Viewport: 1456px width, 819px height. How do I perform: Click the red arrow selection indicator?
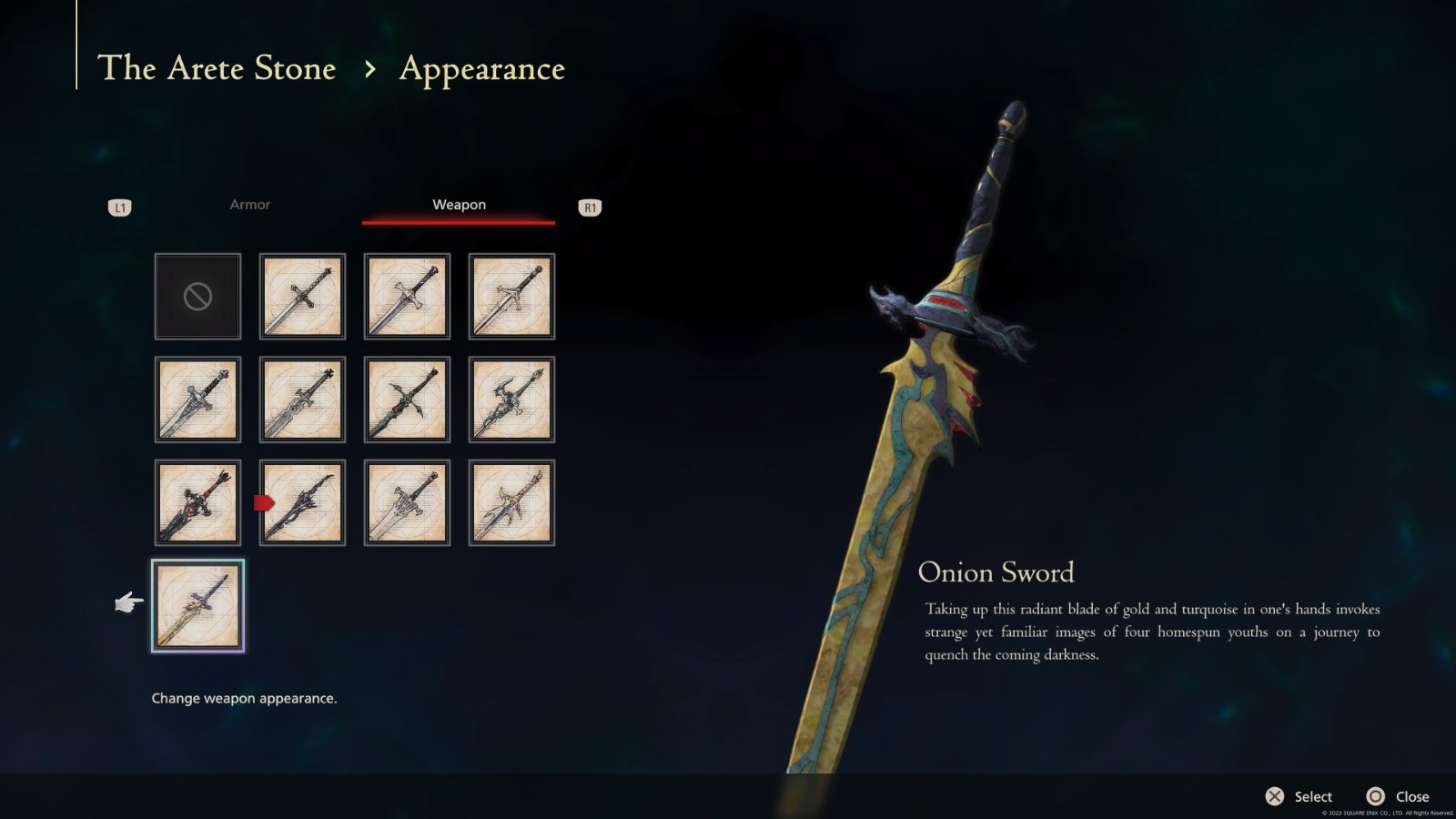[265, 500]
